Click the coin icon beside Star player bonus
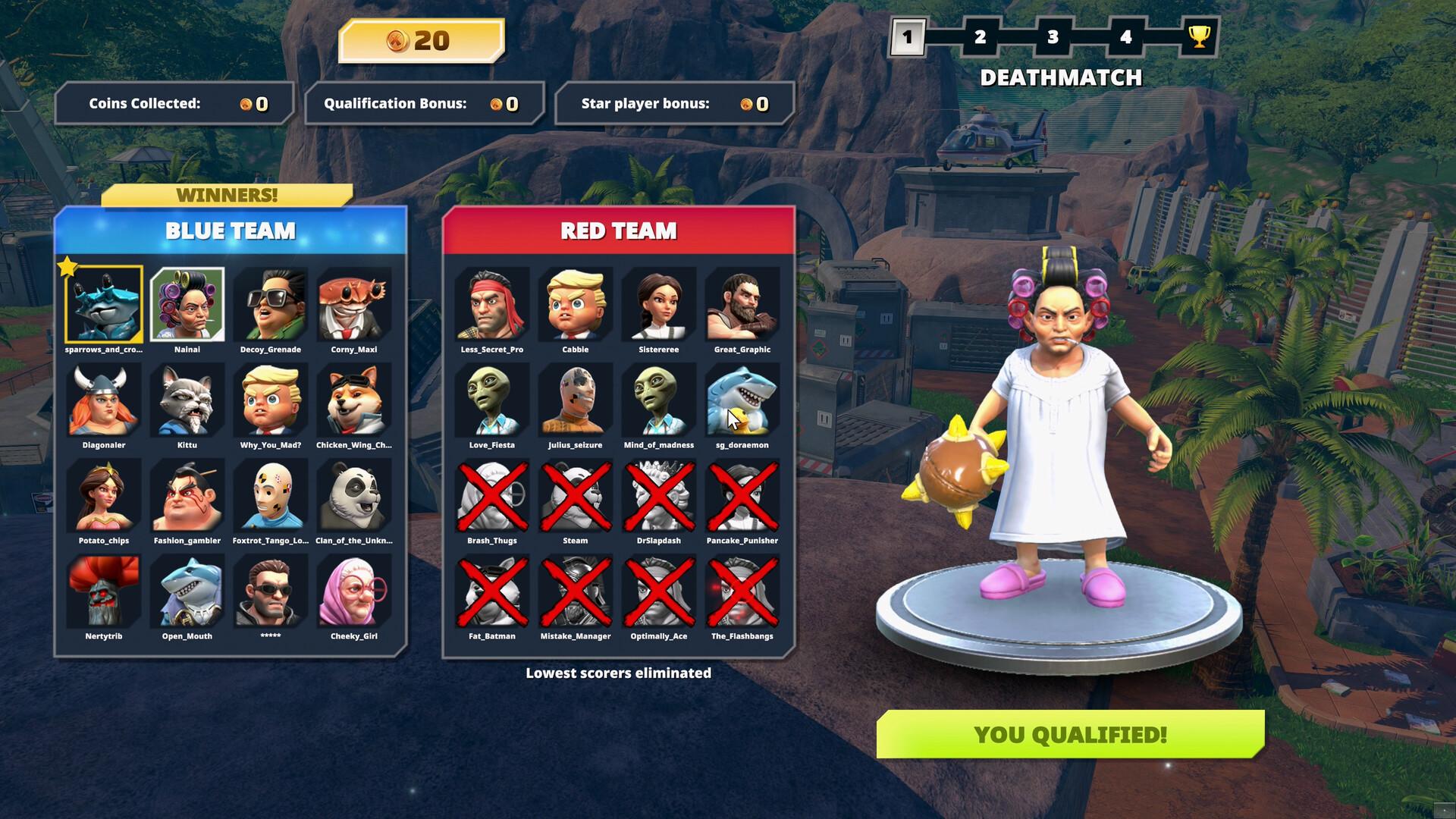1456x819 pixels. tap(745, 105)
